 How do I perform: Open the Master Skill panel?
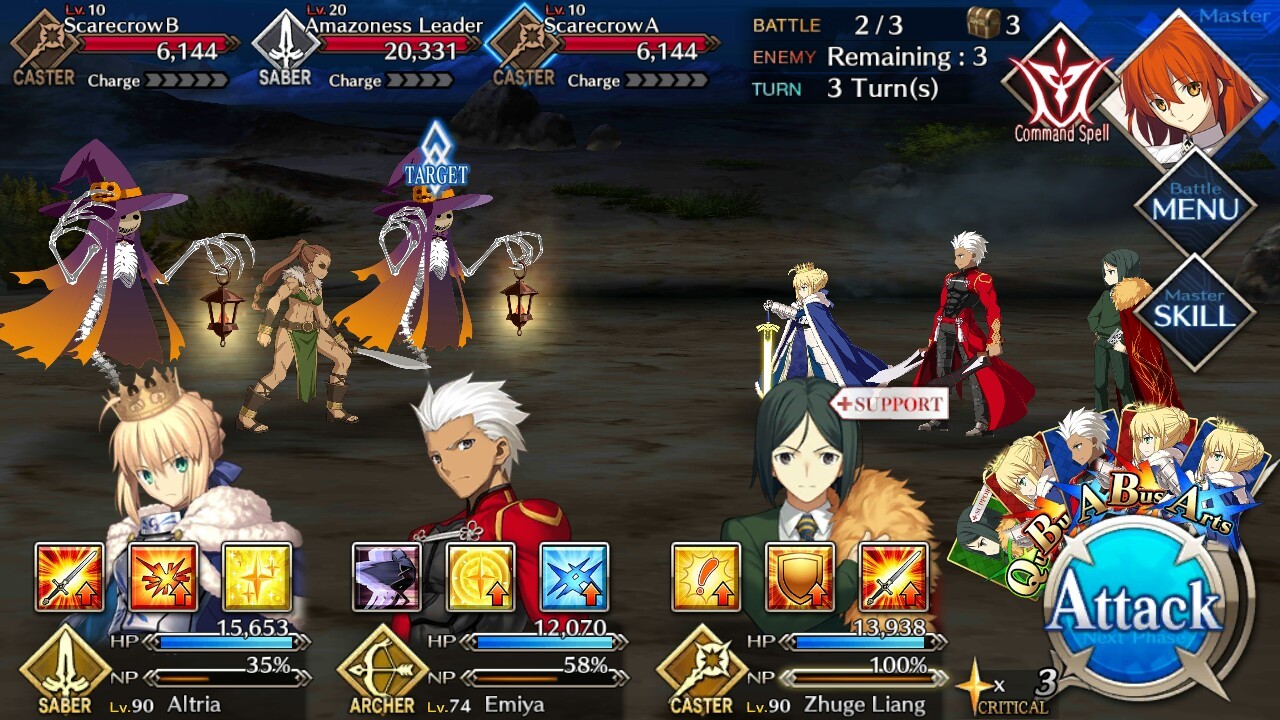(1195, 311)
